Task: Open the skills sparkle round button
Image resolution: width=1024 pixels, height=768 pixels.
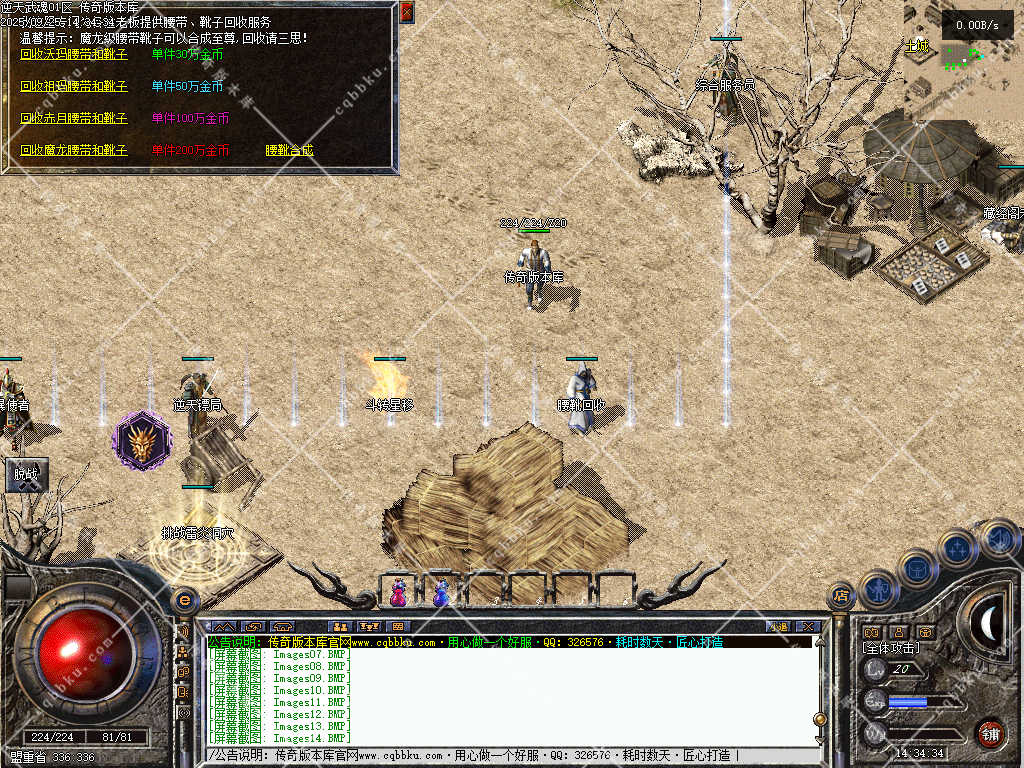Action: [x=958, y=548]
